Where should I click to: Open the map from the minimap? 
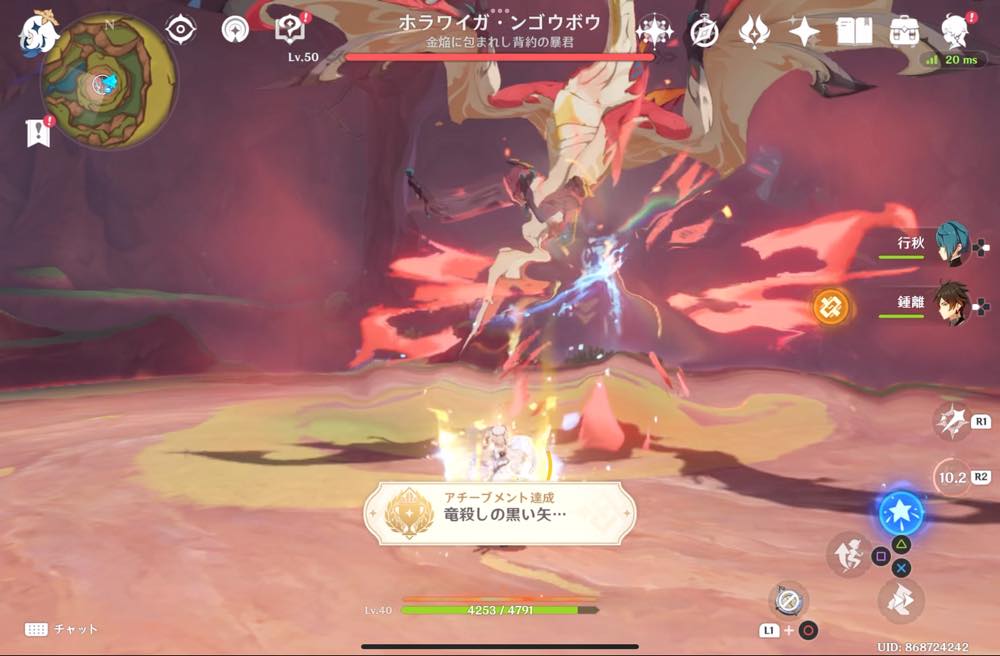click(108, 80)
